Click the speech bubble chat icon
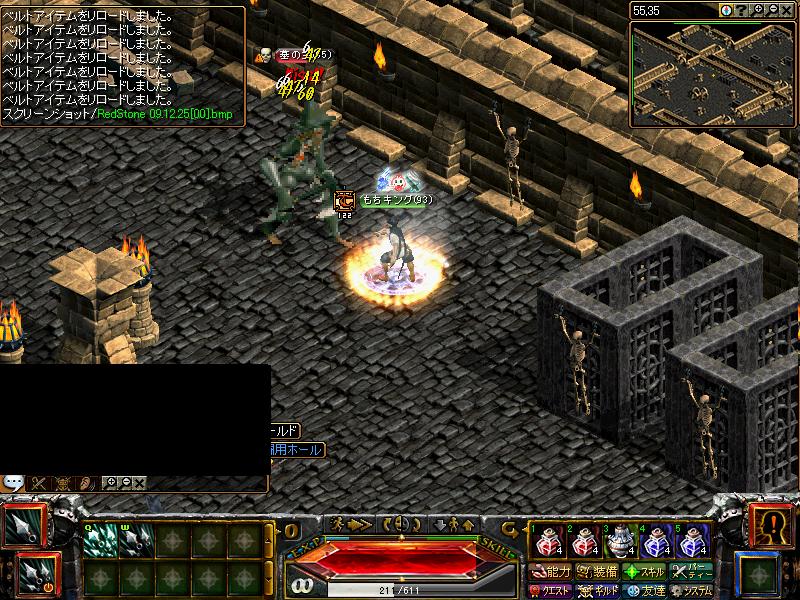The image size is (800, 600). pos(13,483)
